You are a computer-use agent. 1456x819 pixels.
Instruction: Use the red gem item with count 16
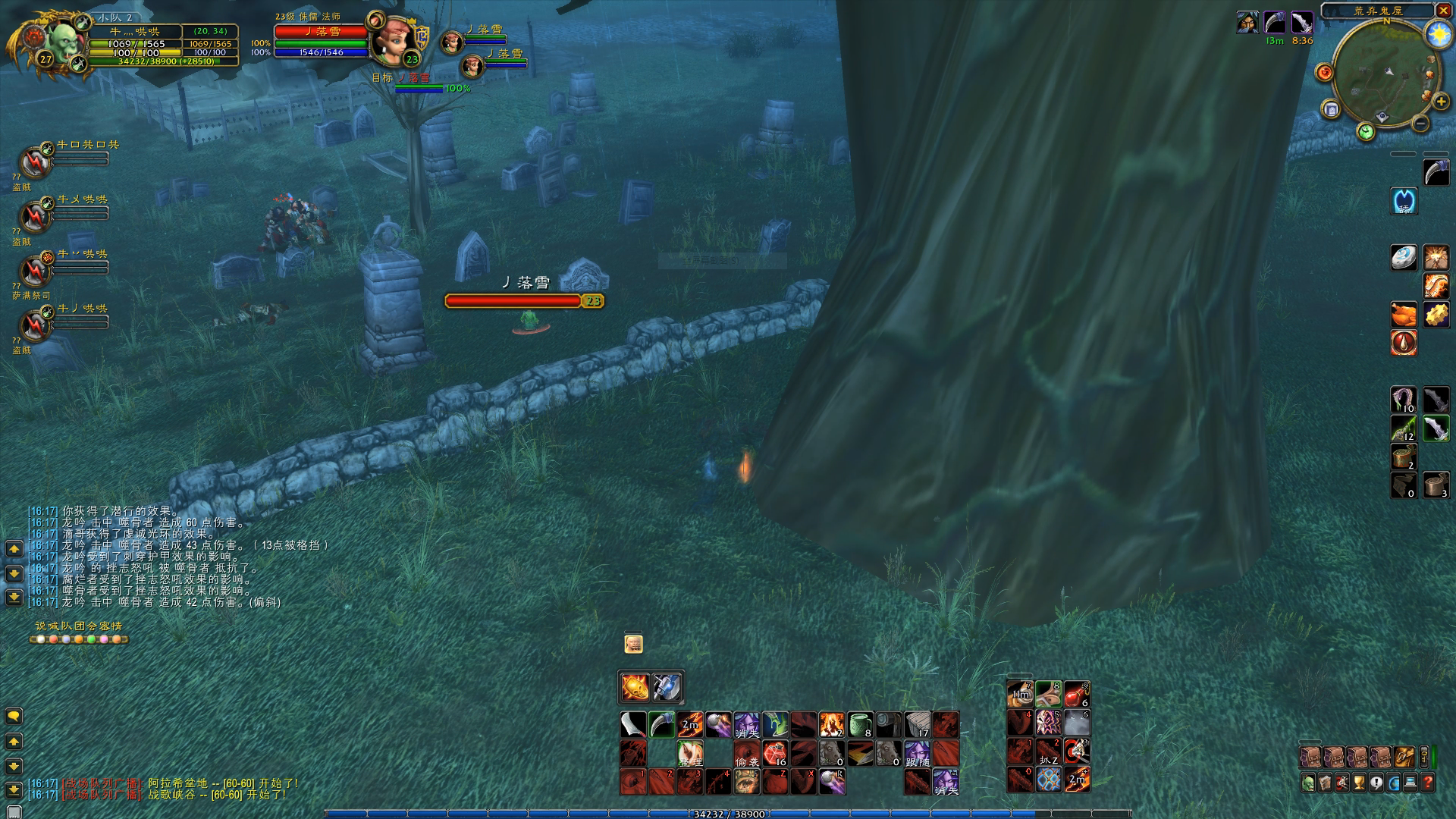(x=775, y=753)
